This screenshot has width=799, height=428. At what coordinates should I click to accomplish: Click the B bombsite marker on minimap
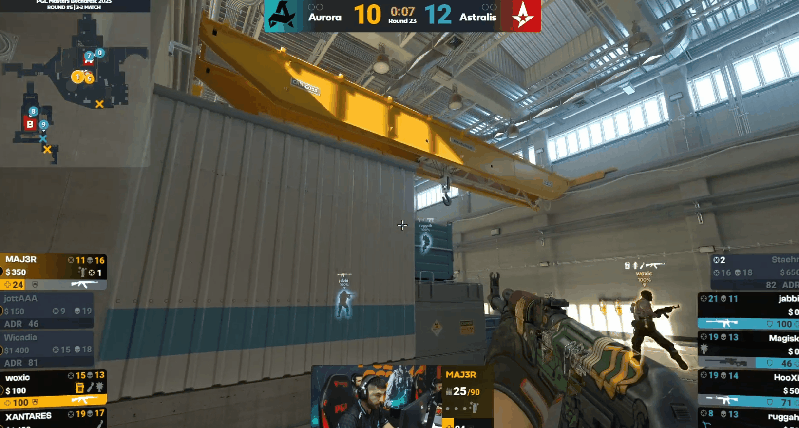(30, 124)
